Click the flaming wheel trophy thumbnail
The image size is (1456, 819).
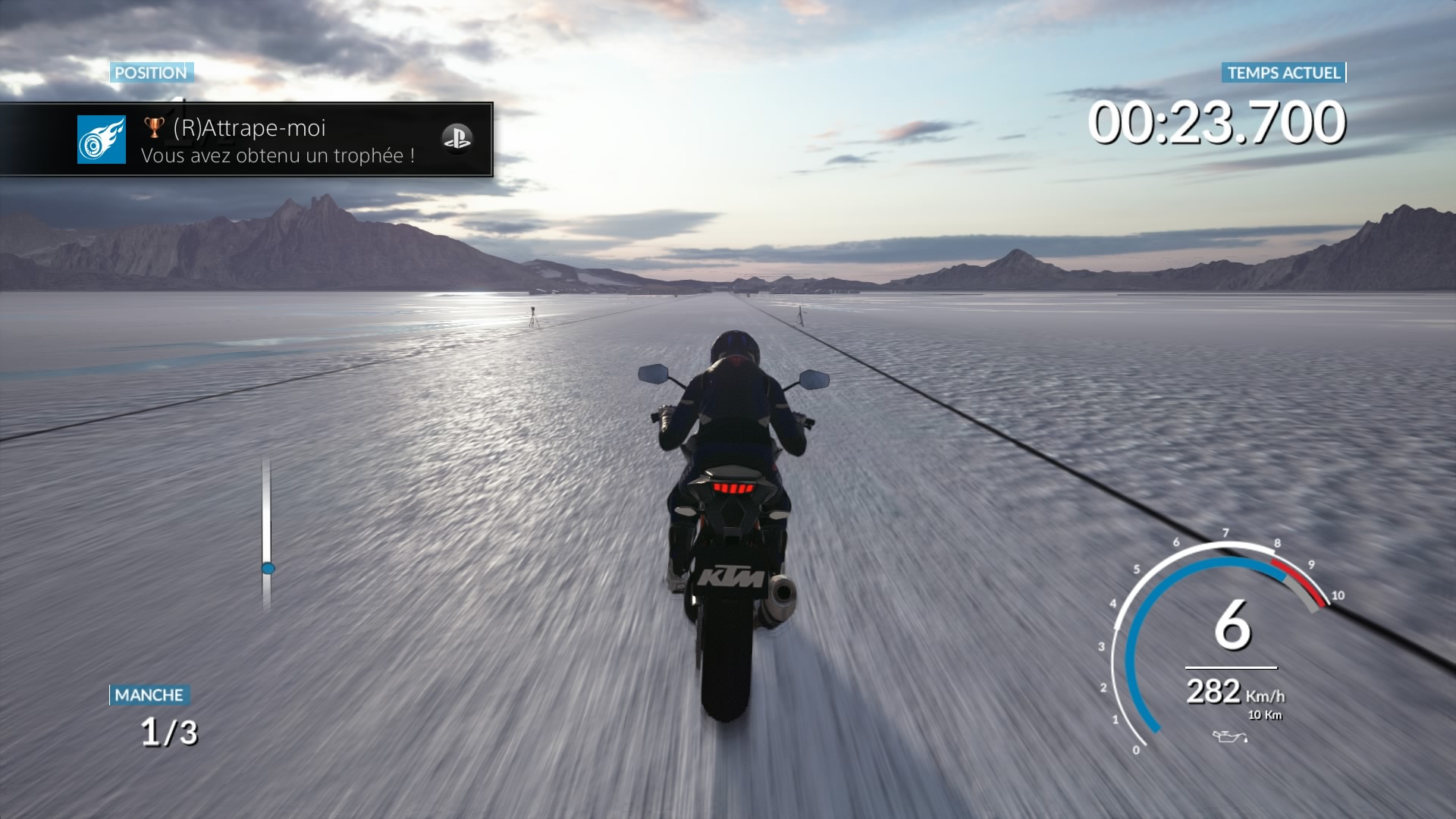tap(102, 140)
